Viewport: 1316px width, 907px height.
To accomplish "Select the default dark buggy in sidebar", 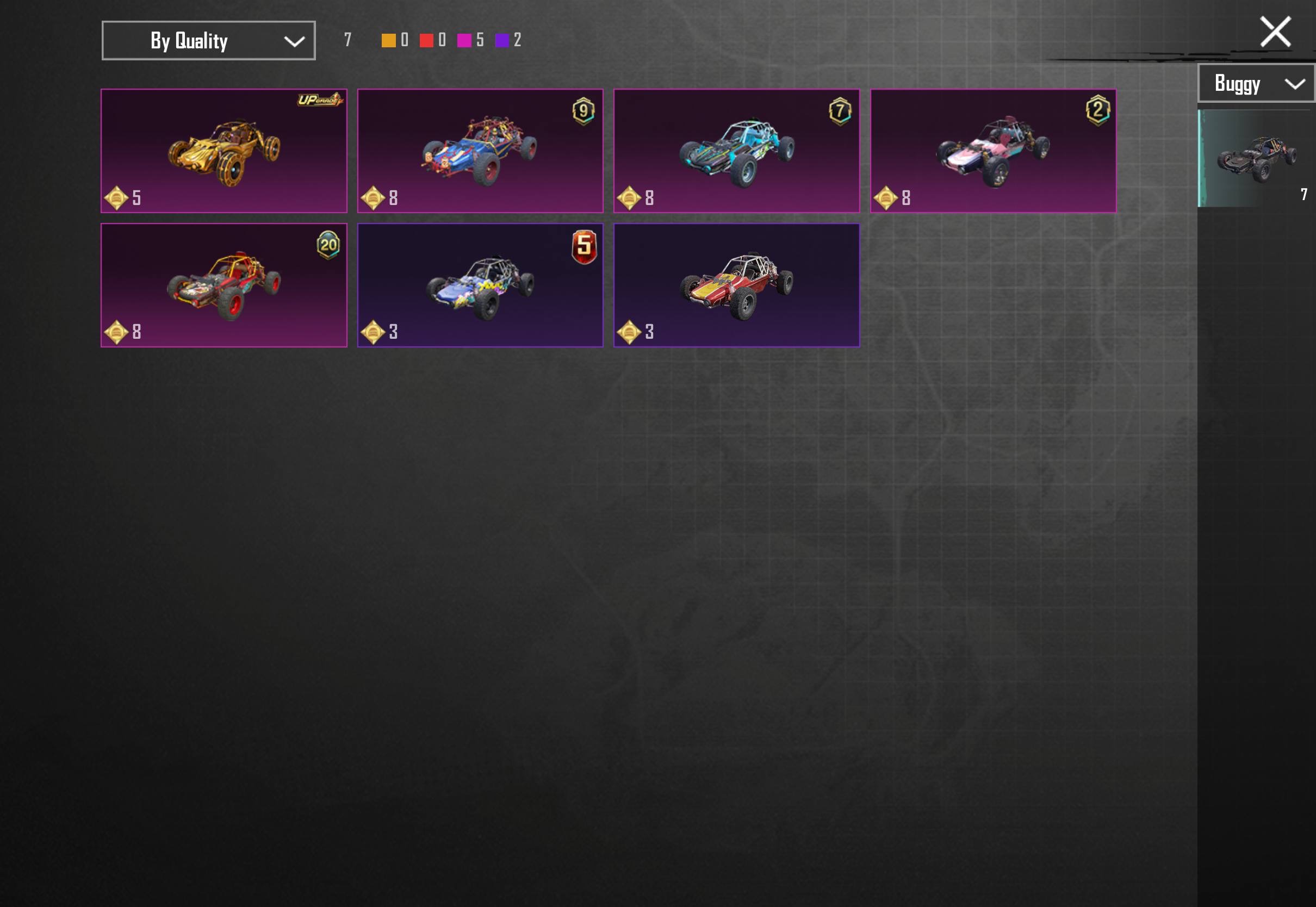I will (1256, 158).
